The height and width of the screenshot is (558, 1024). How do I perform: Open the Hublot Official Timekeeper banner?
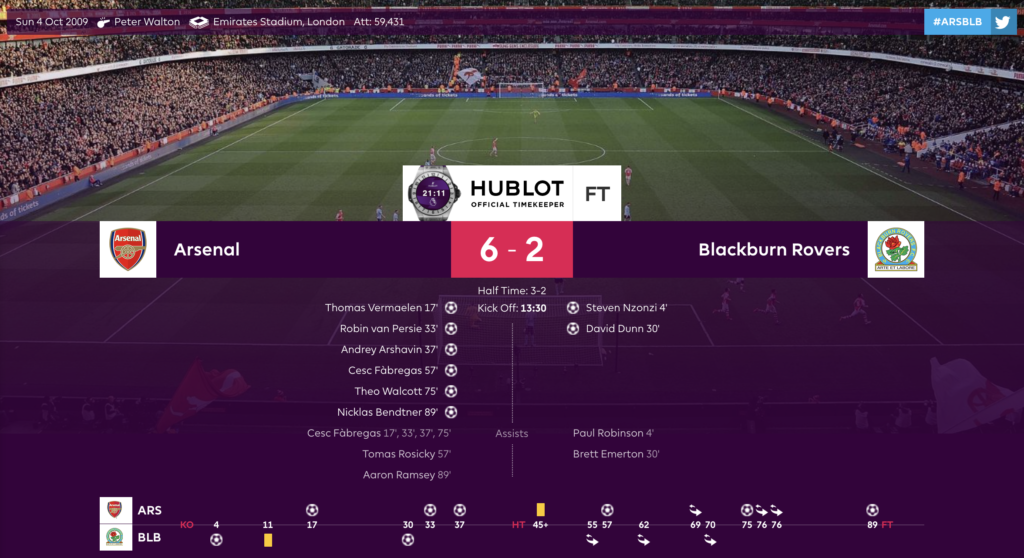tap(512, 193)
